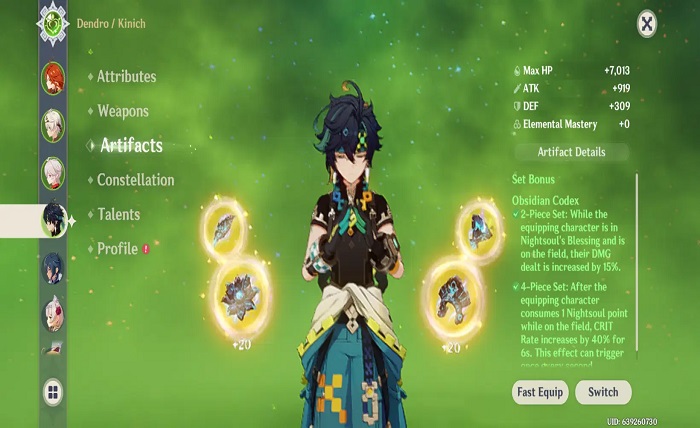700x428 pixels.
Task: Tap the Switch button
Action: (603, 391)
